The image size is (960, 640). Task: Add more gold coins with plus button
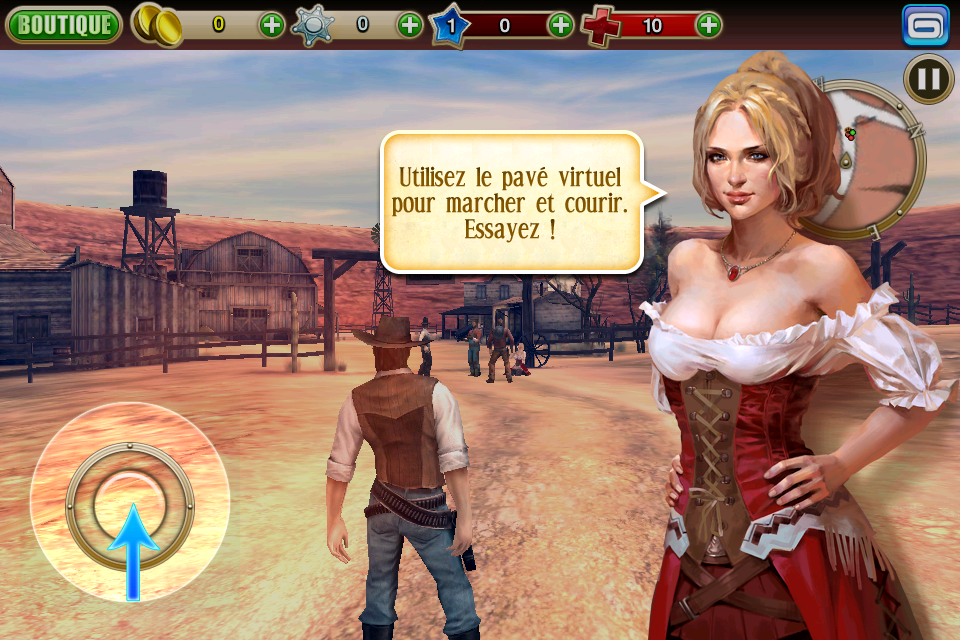[x=272, y=25]
